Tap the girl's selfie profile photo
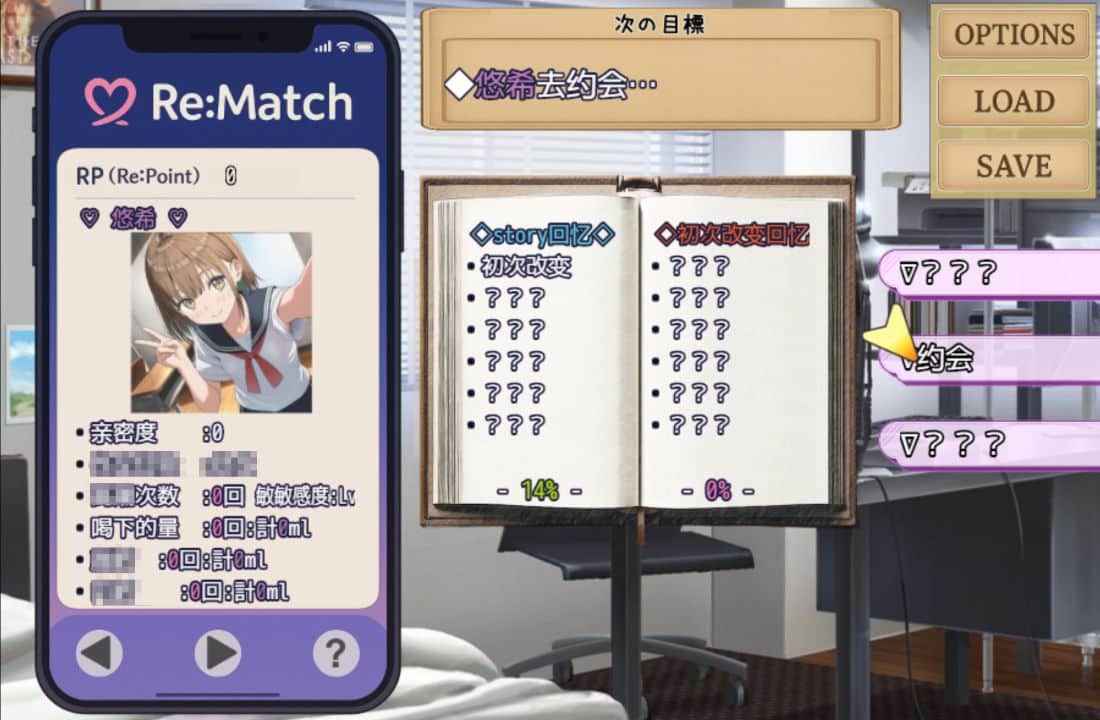 pyautogui.click(x=221, y=322)
